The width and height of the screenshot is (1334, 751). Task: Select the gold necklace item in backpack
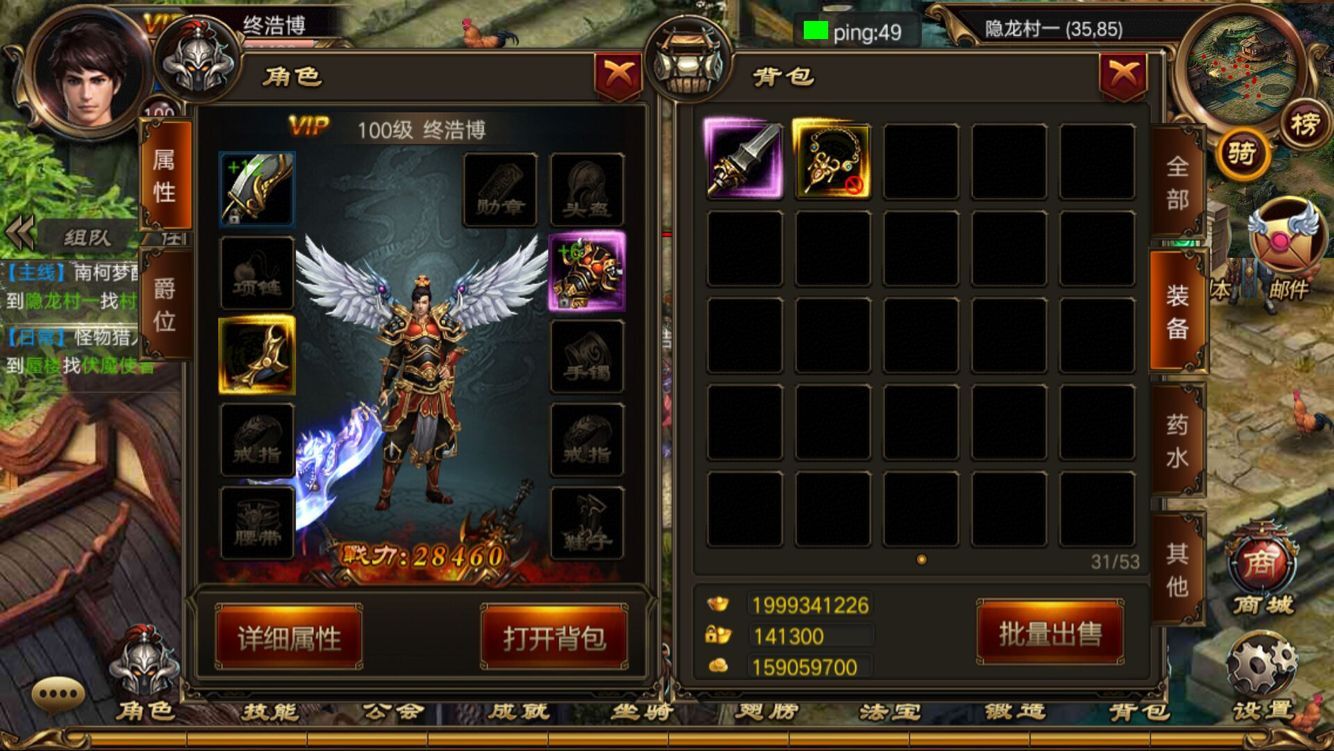(x=832, y=159)
